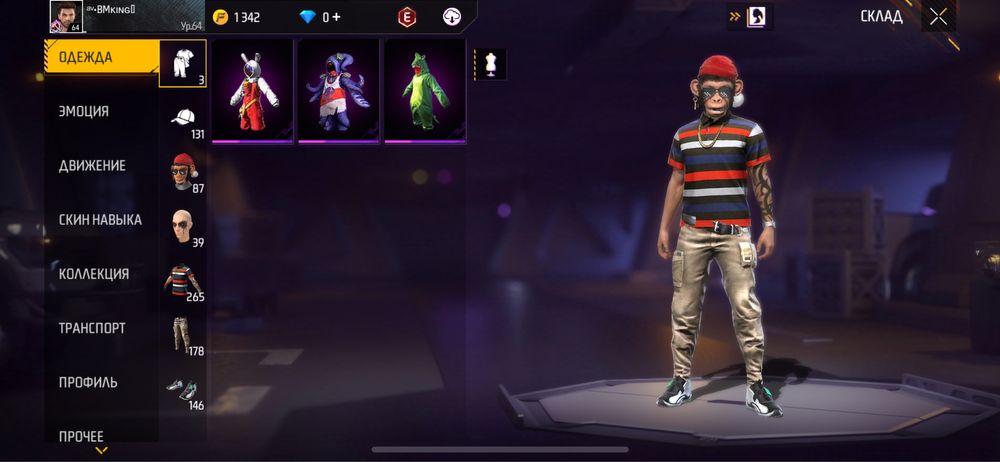This screenshot has height=462, width=1000.
Task: Open the ОДЕЖДА clothing tab
Action: [x=100, y=57]
